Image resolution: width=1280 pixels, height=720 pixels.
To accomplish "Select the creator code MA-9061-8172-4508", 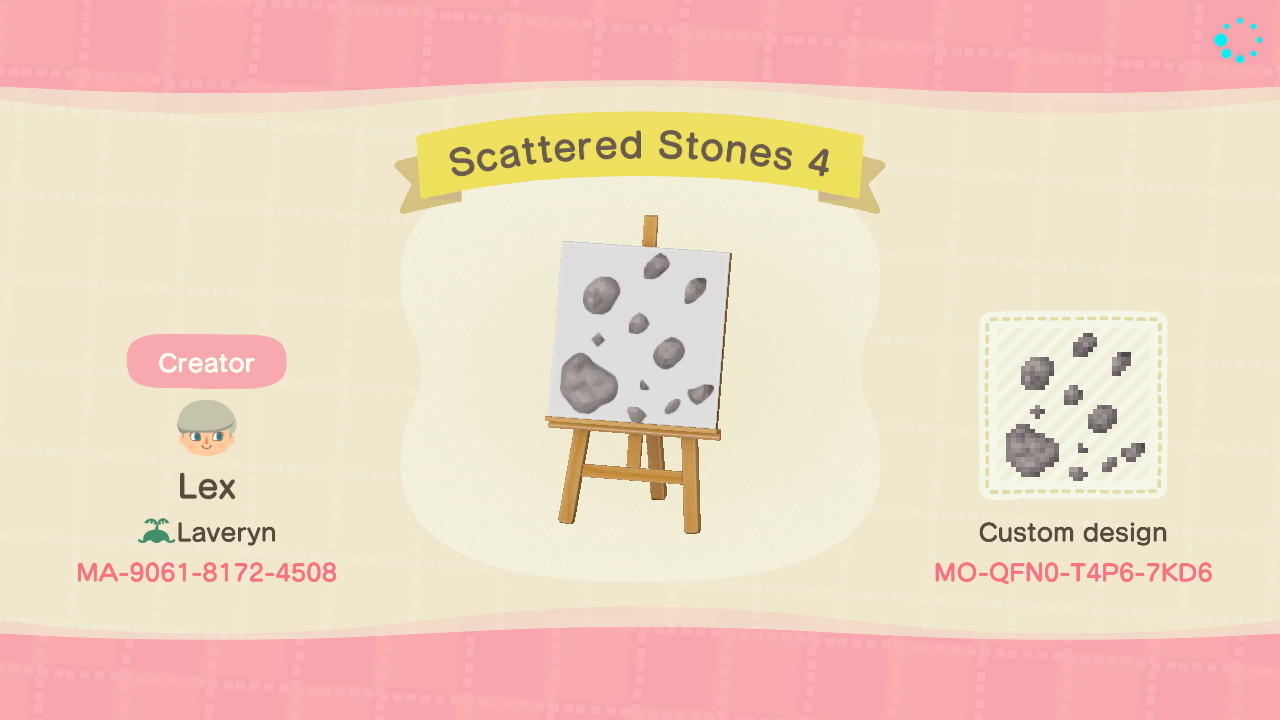I will tap(206, 572).
